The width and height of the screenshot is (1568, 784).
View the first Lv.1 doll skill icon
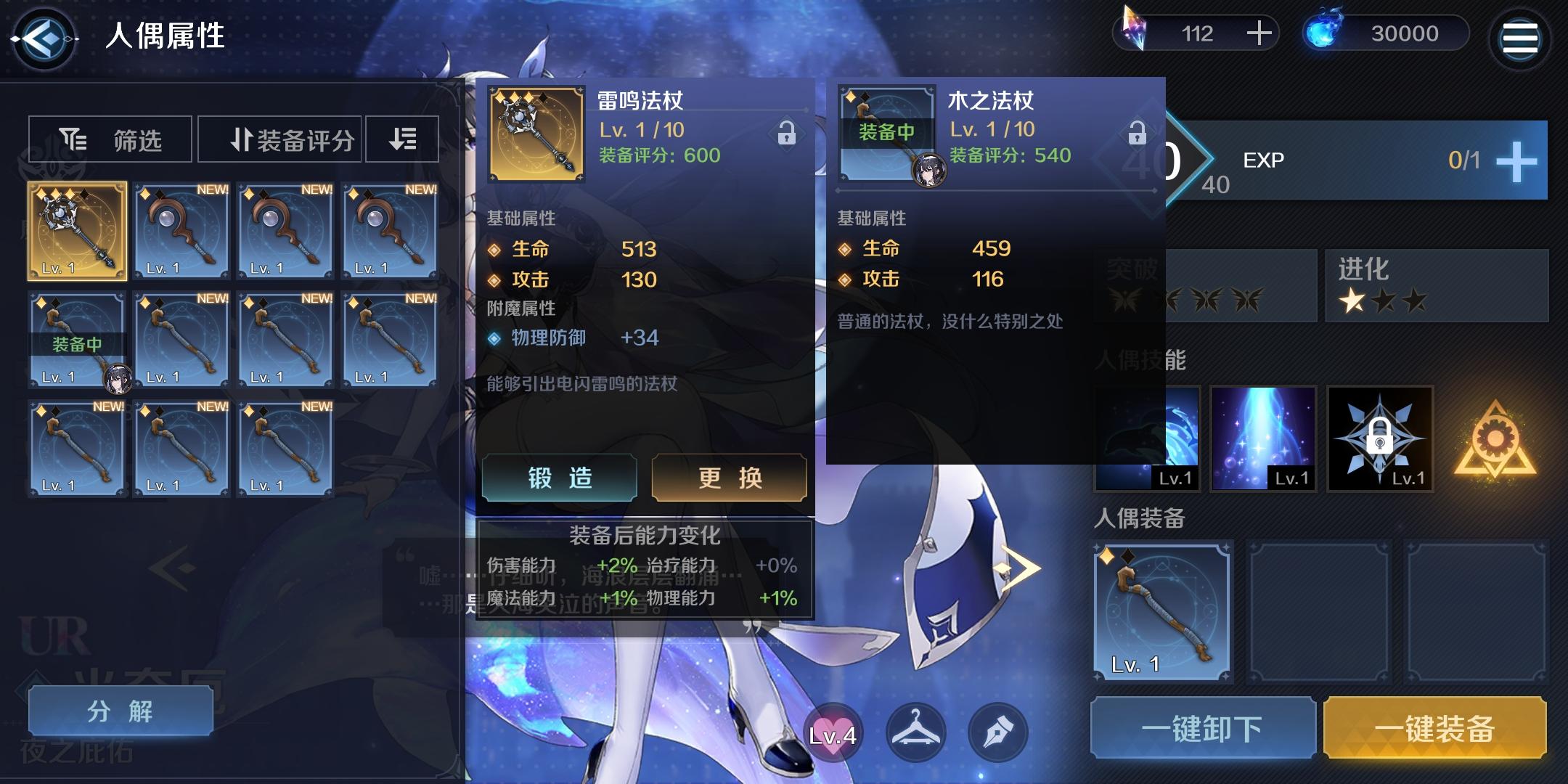pyautogui.click(x=1149, y=438)
